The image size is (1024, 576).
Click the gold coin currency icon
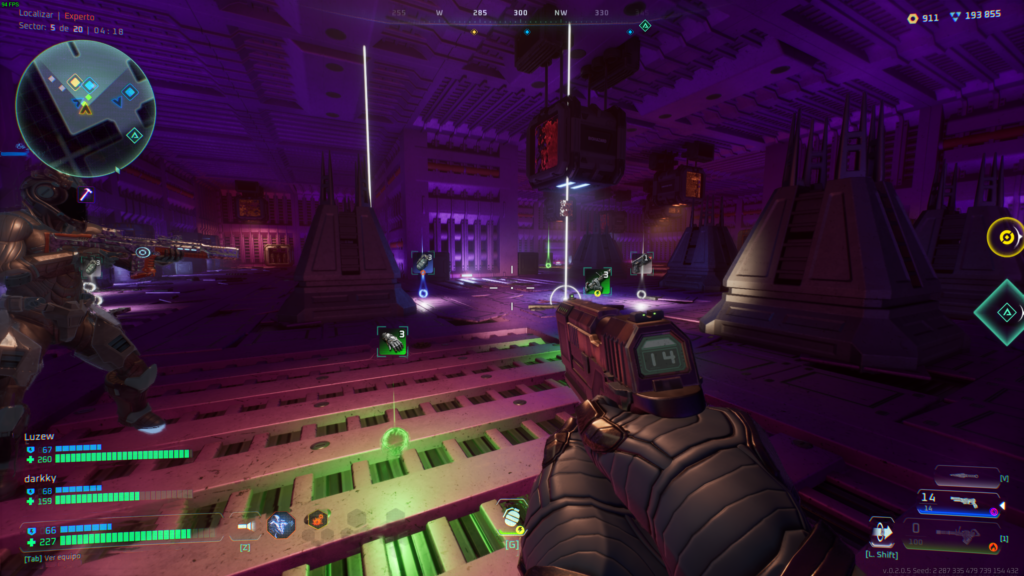[x=912, y=17]
